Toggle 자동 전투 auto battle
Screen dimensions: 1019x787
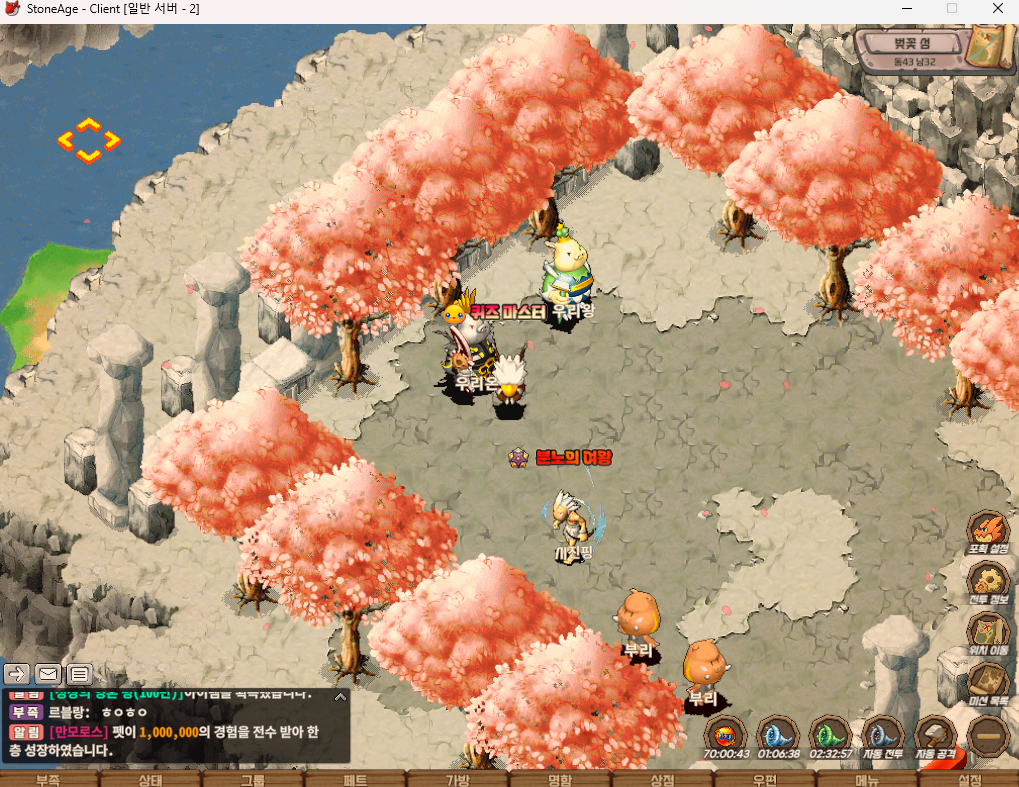pyautogui.click(x=884, y=736)
